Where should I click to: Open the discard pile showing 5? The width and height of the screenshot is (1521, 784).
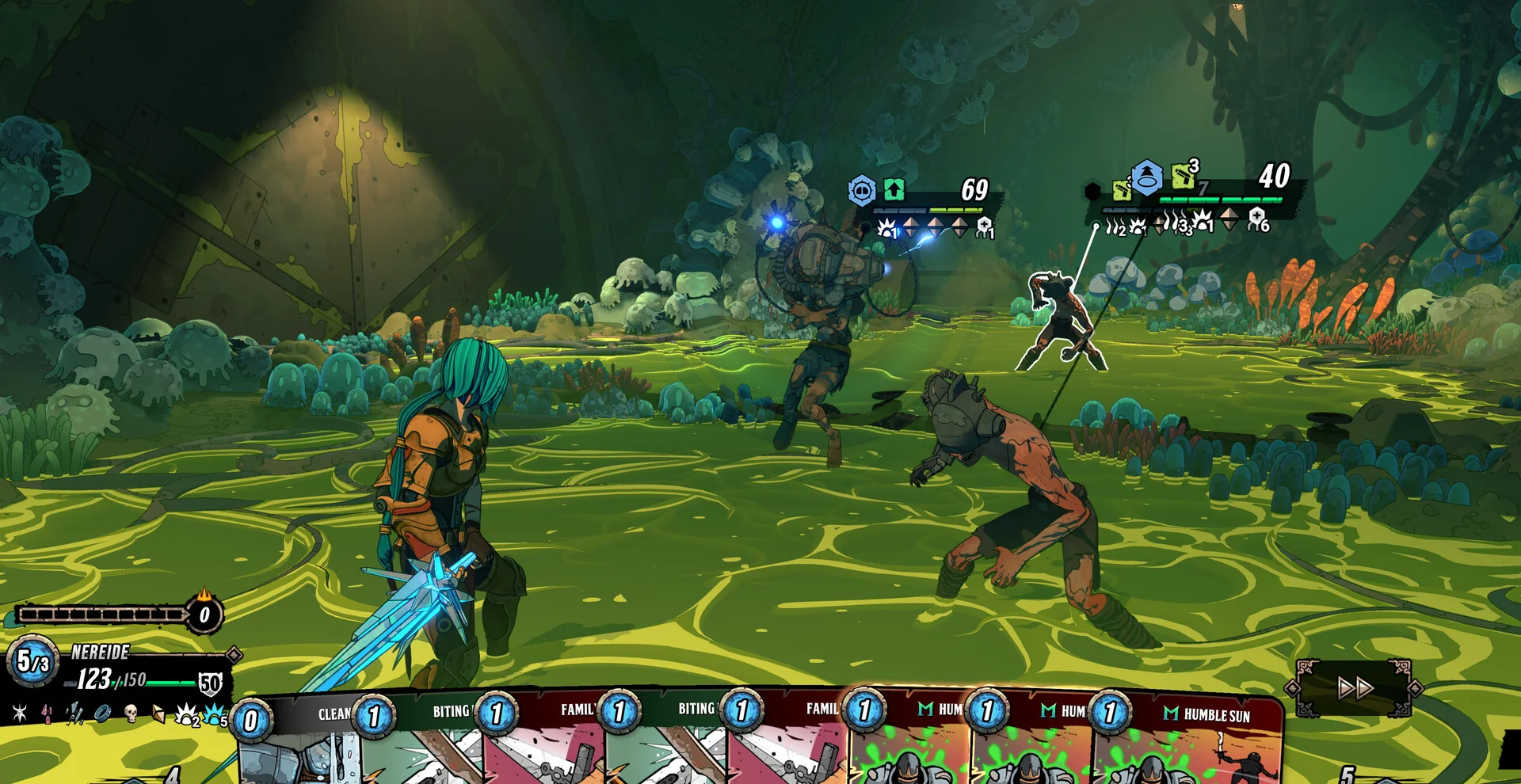[x=1348, y=773]
